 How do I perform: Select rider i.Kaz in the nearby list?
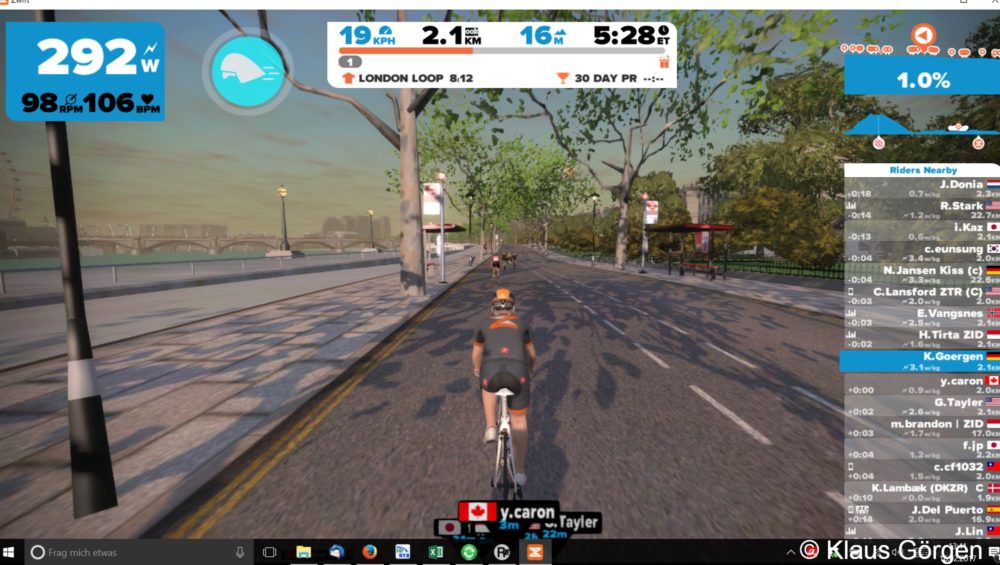point(920,231)
